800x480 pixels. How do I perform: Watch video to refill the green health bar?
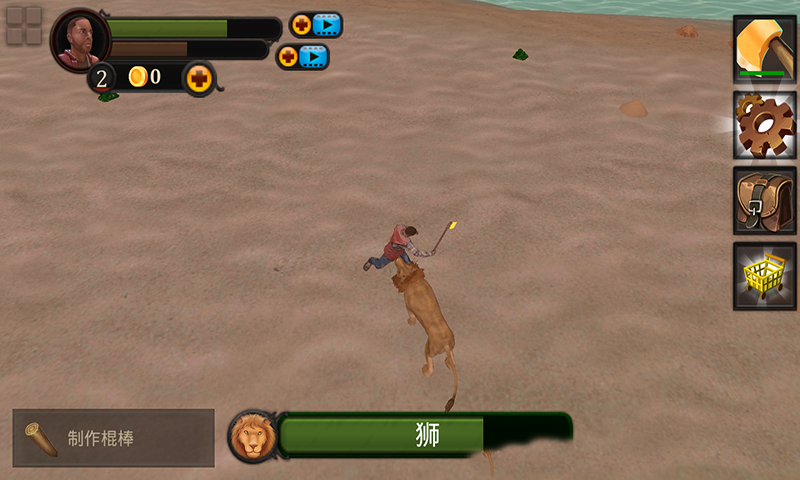coord(315,25)
